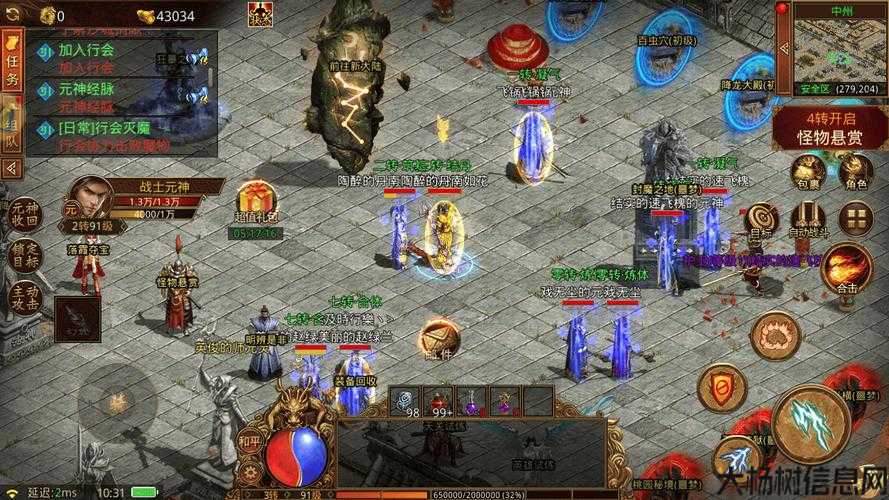Click the 主动攻击 round button
Viewport: 889px width, 500px height.
click(24, 298)
